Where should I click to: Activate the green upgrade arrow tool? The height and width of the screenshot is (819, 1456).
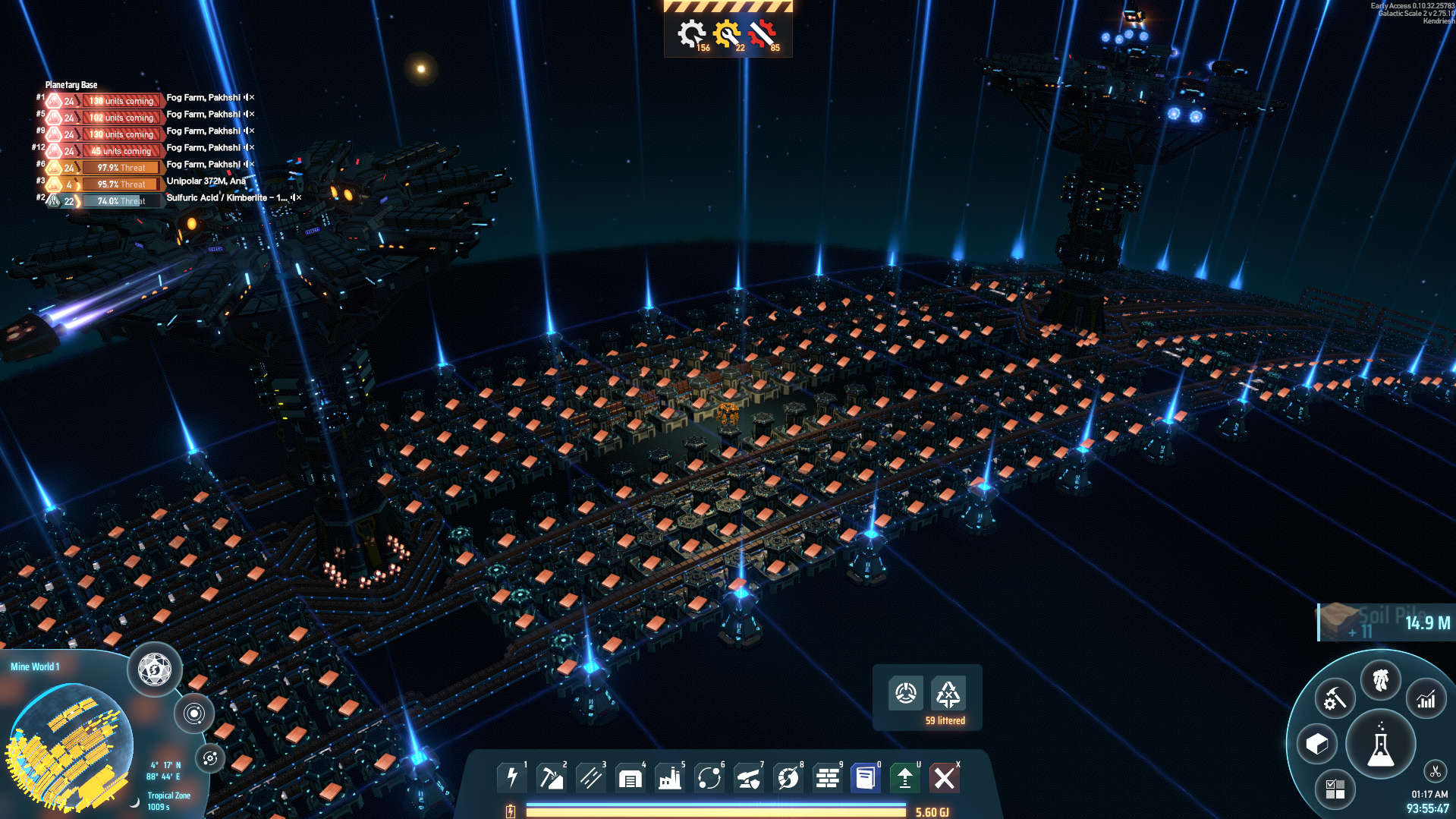pos(904,778)
